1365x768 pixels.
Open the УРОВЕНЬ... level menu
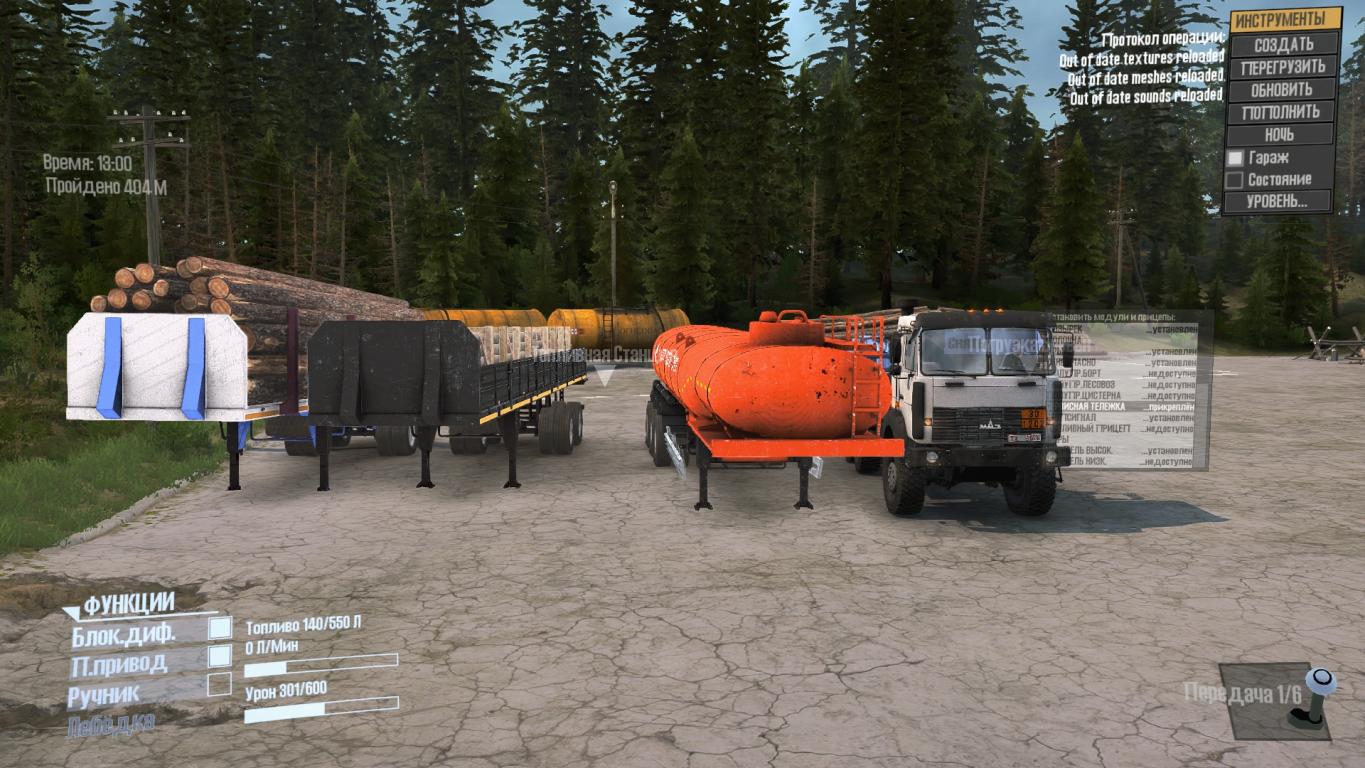(1277, 201)
